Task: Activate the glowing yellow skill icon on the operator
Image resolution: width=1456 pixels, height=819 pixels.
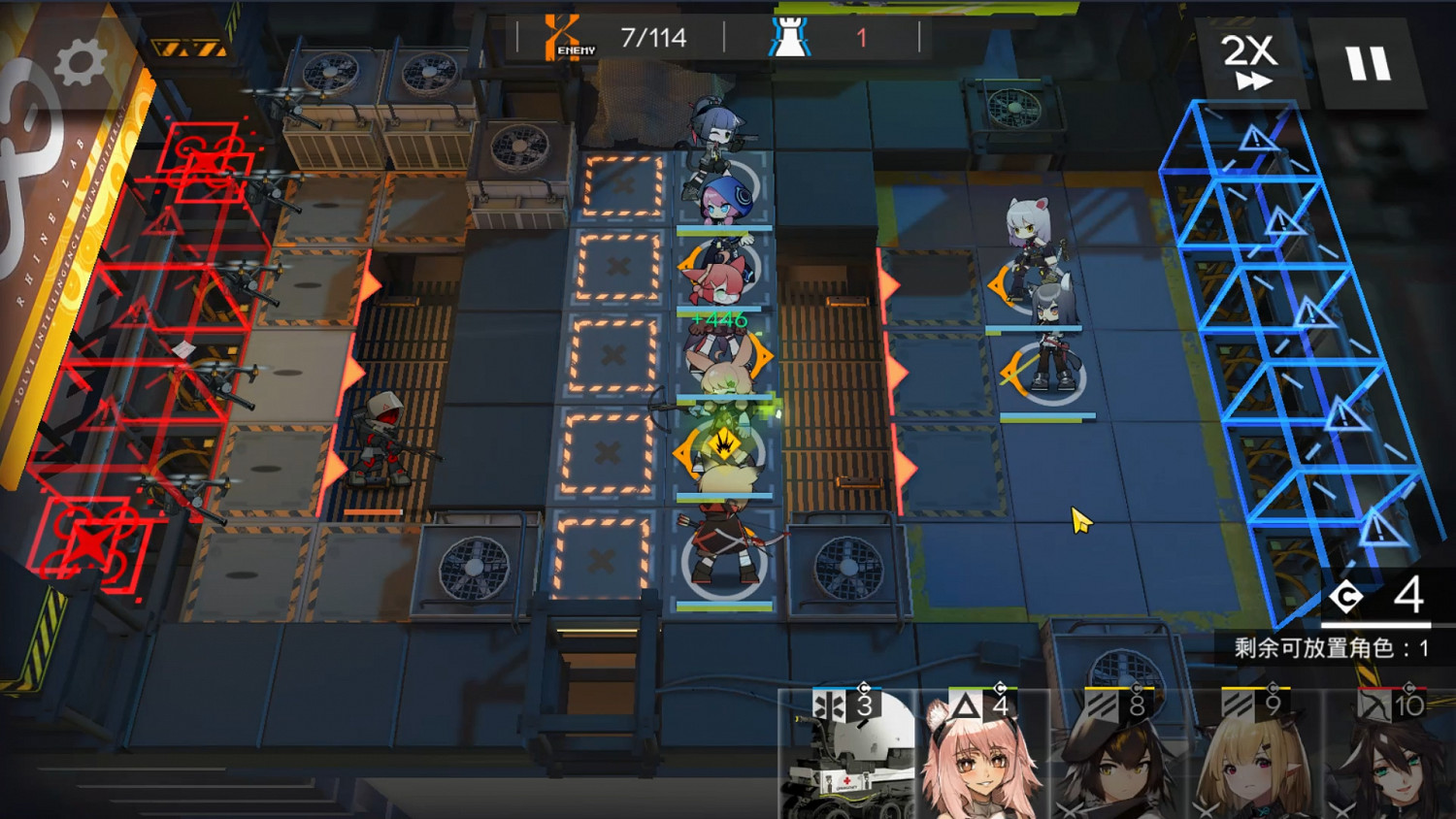Action: 723,444
